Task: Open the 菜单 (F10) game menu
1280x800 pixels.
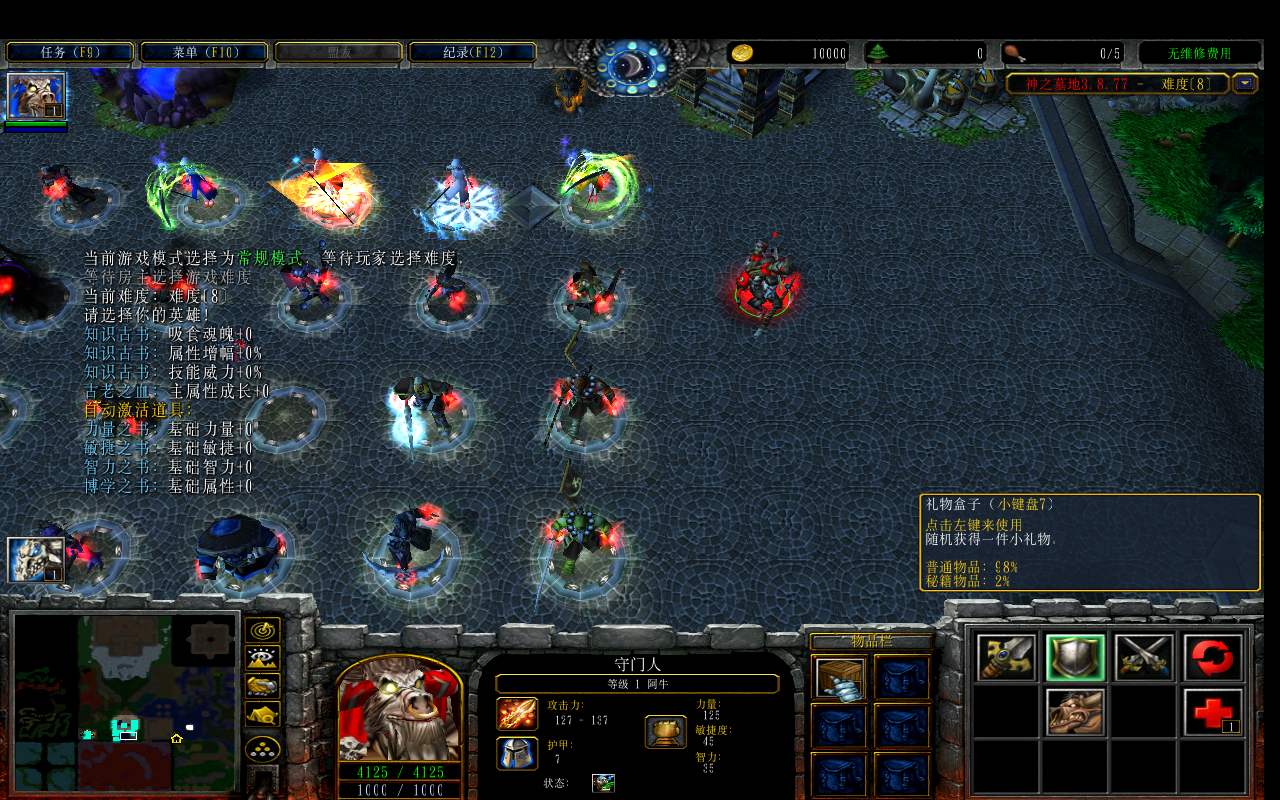Action: point(204,52)
